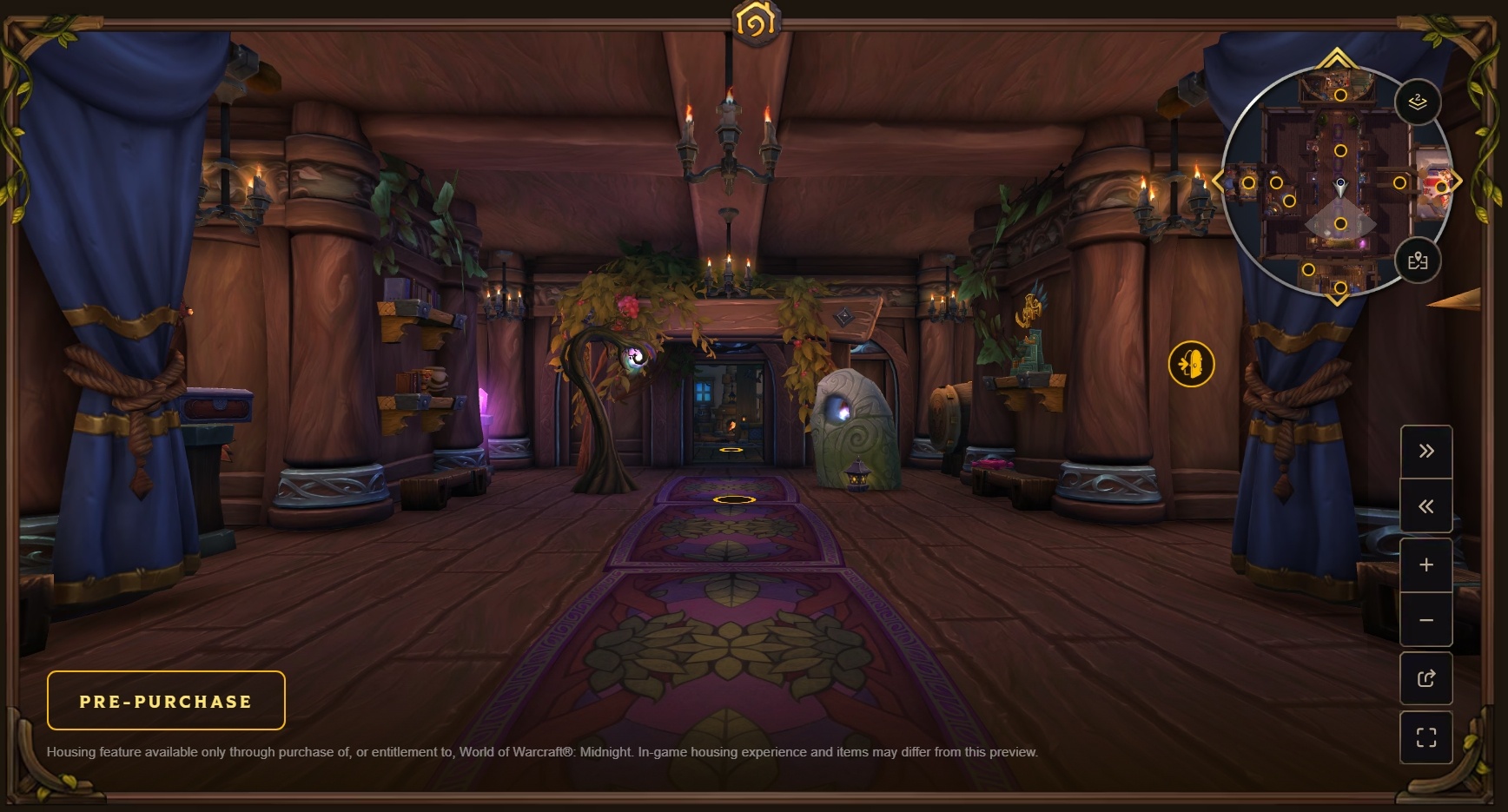This screenshot has width=1508, height=812.
Task: Click the share icon in the right sidebar
Action: [1425, 678]
